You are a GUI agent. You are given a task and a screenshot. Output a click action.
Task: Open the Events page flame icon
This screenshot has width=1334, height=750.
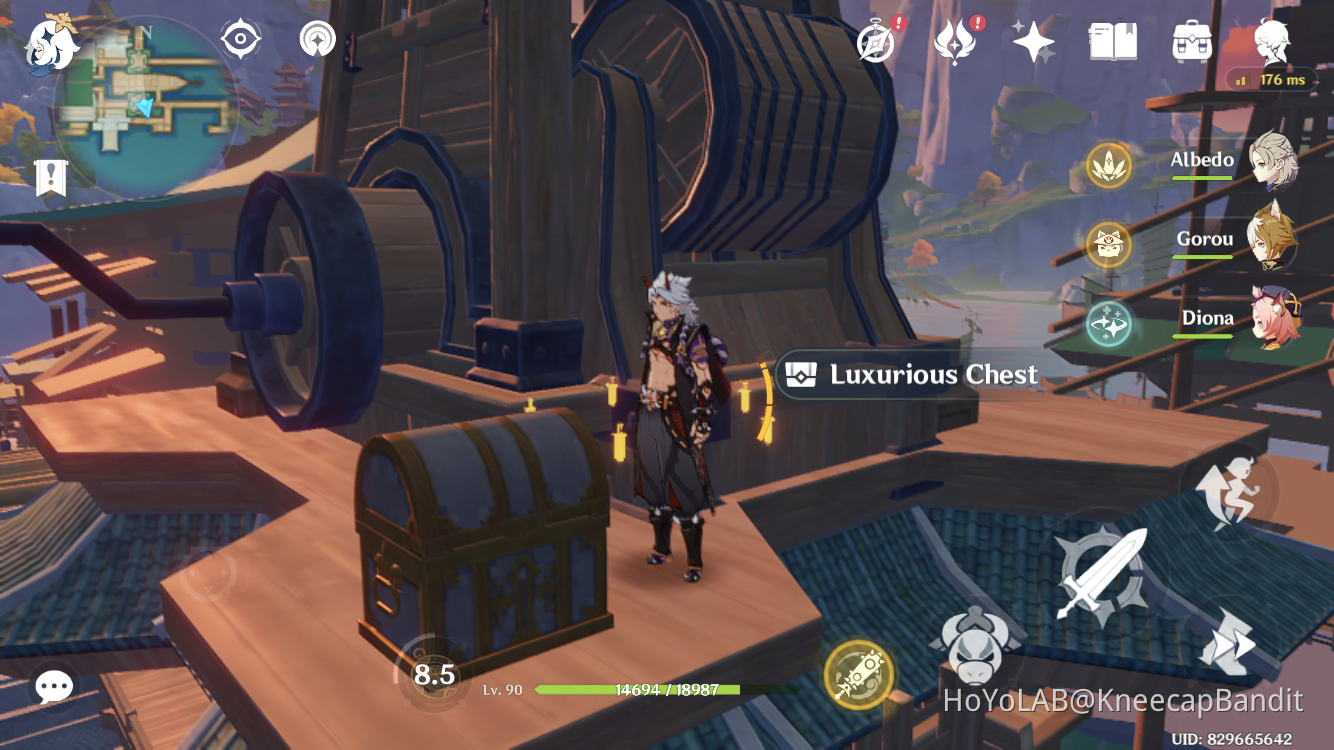point(955,42)
